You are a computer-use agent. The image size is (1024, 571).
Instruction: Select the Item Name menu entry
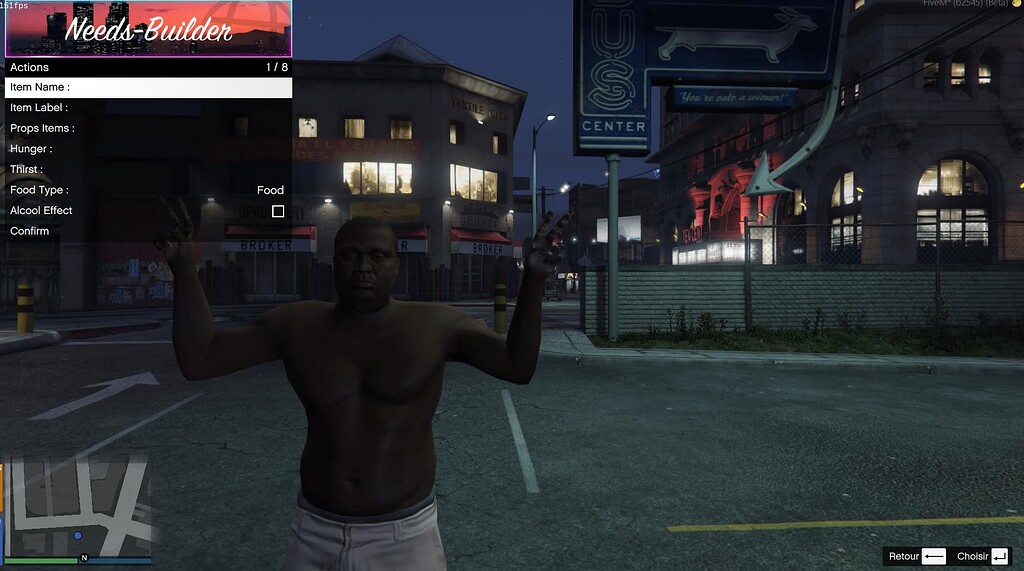click(x=148, y=88)
